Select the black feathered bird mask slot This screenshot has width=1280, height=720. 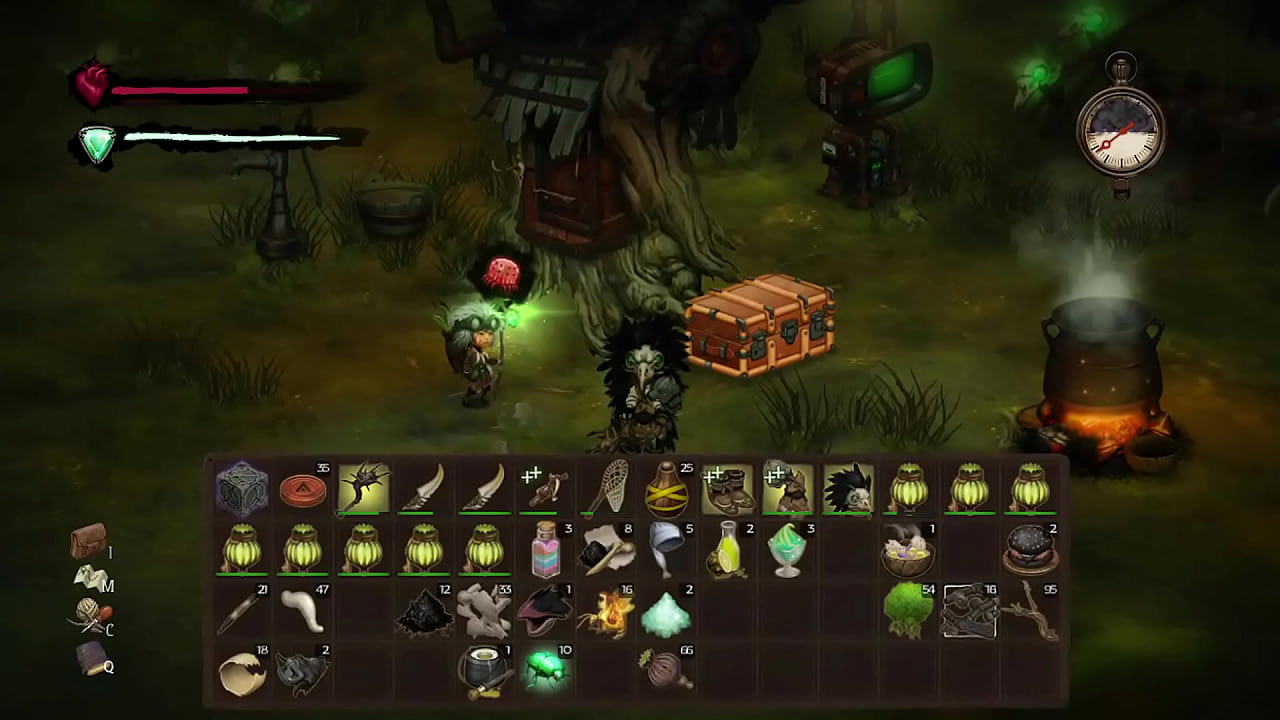coord(848,489)
